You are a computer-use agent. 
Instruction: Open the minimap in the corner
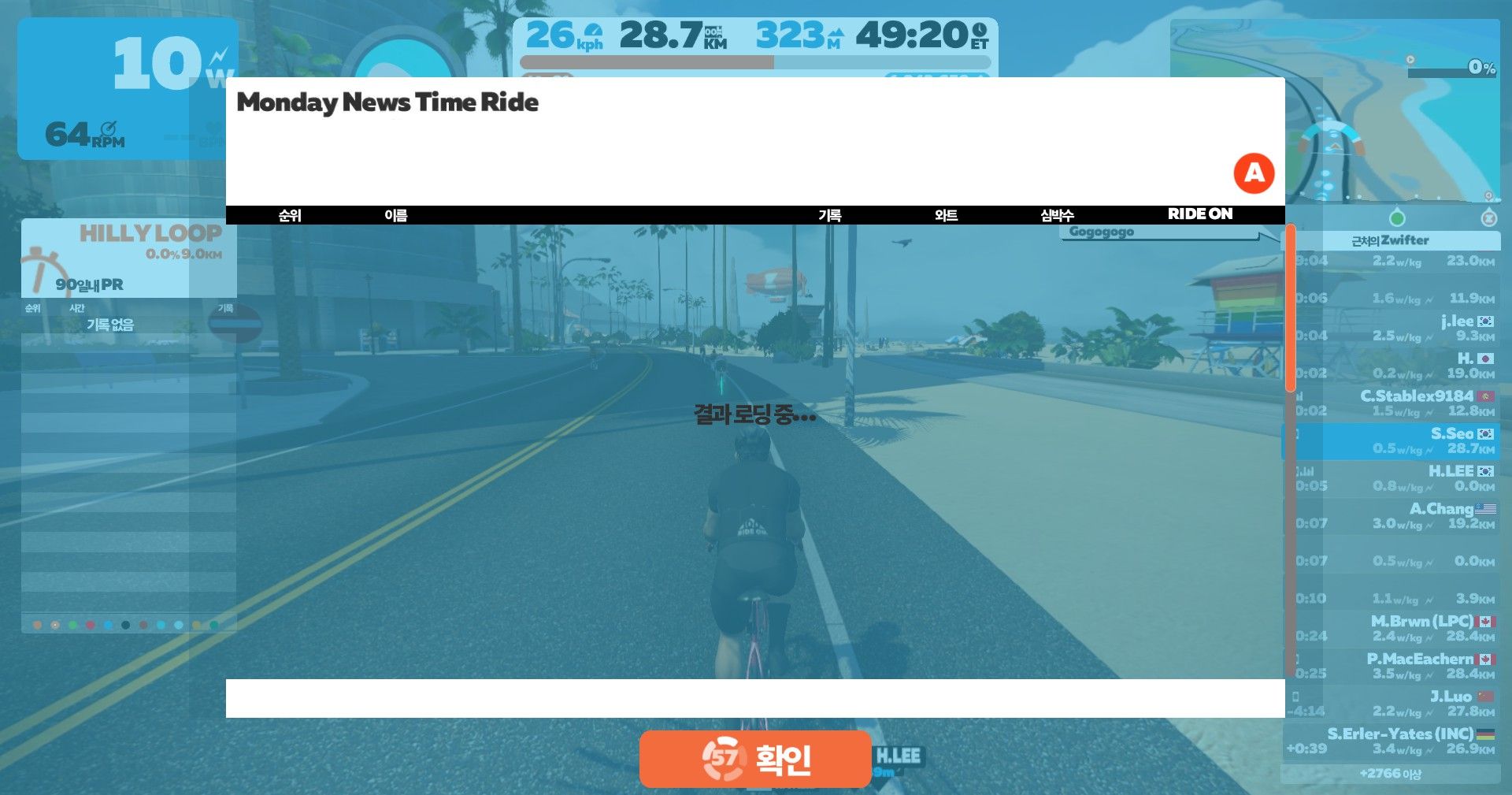(x=1334, y=110)
